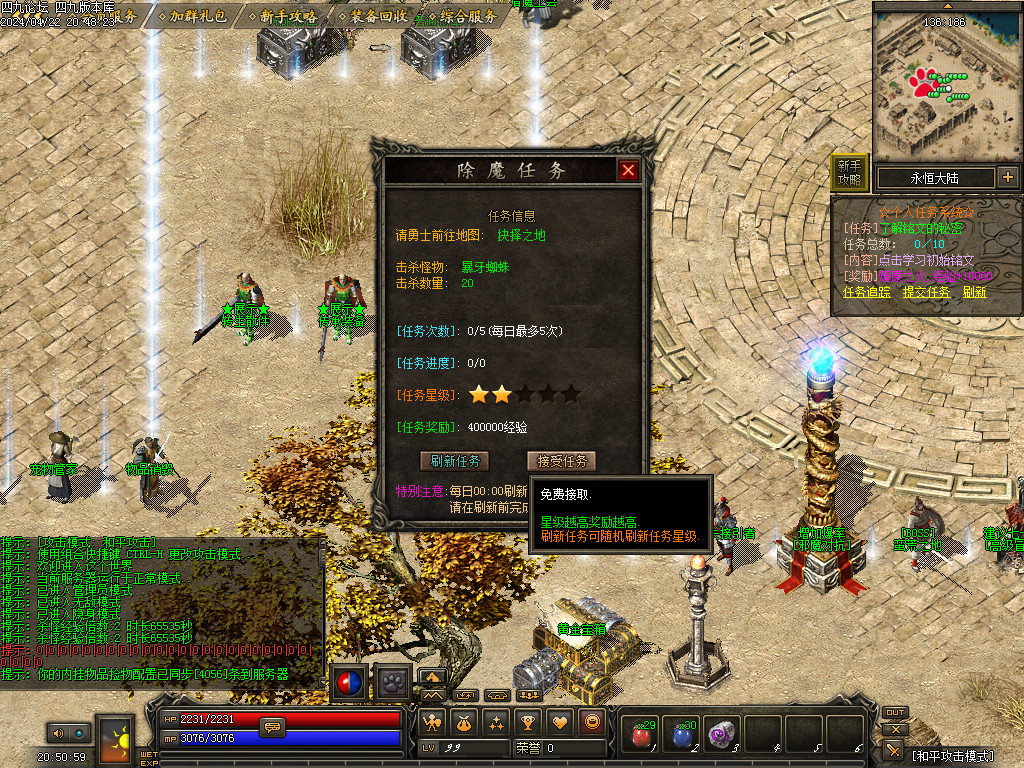Click the 提交任务 submit quest link
Image resolution: width=1024 pixels, height=768 pixels.
[926, 292]
